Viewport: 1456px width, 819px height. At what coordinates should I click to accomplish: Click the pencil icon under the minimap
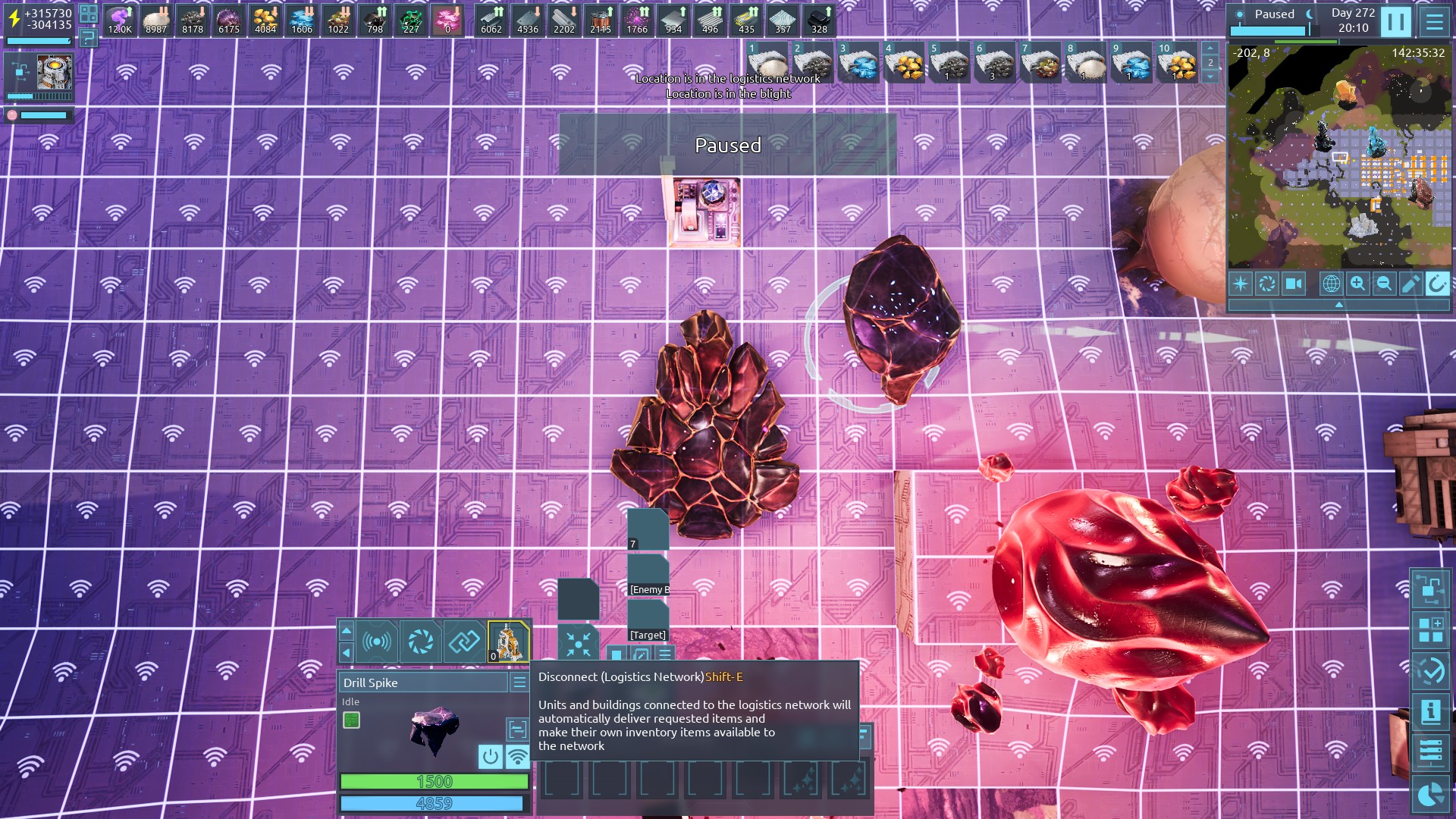[x=1410, y=284]
